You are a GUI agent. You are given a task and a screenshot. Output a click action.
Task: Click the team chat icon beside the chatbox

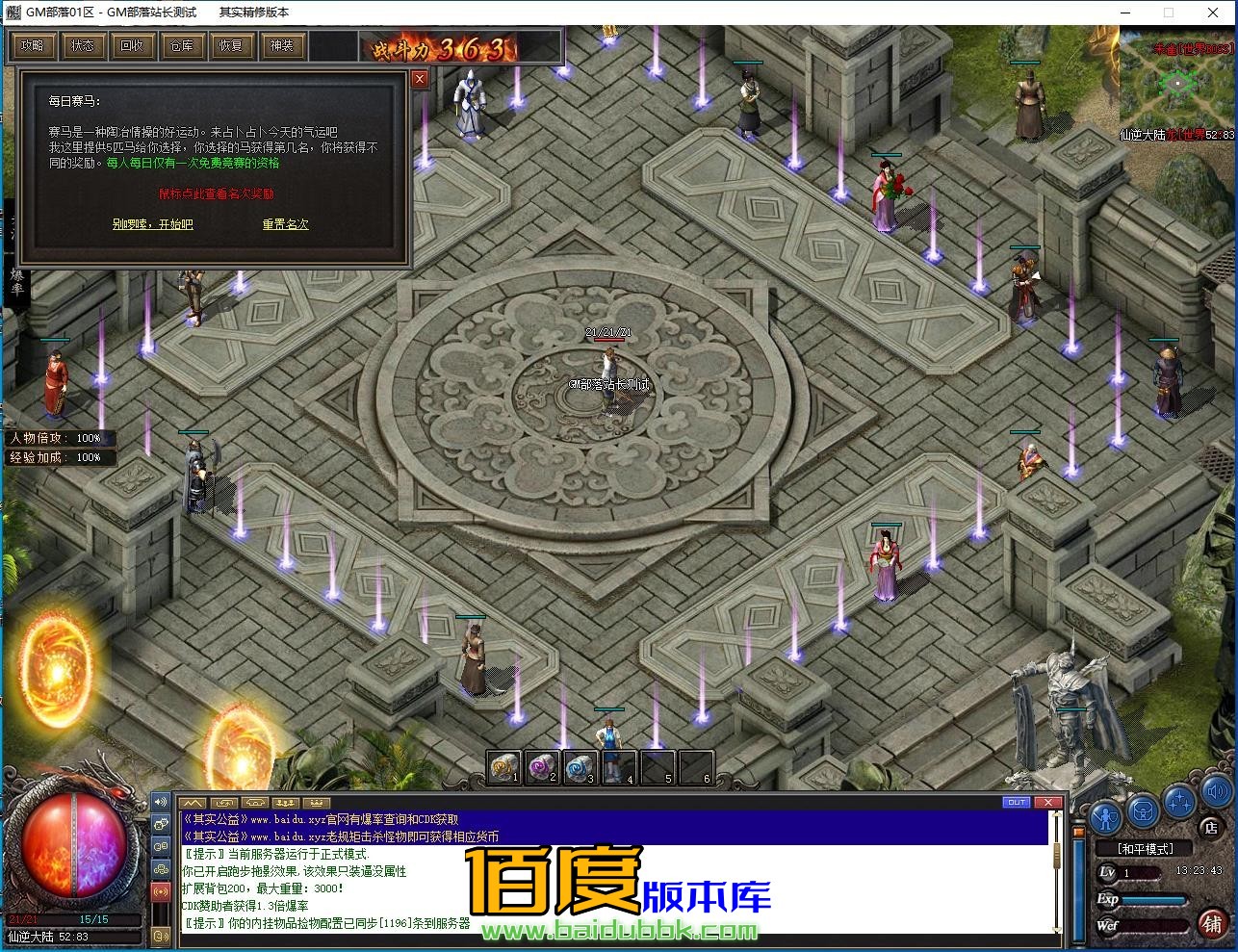pos(161,868)
